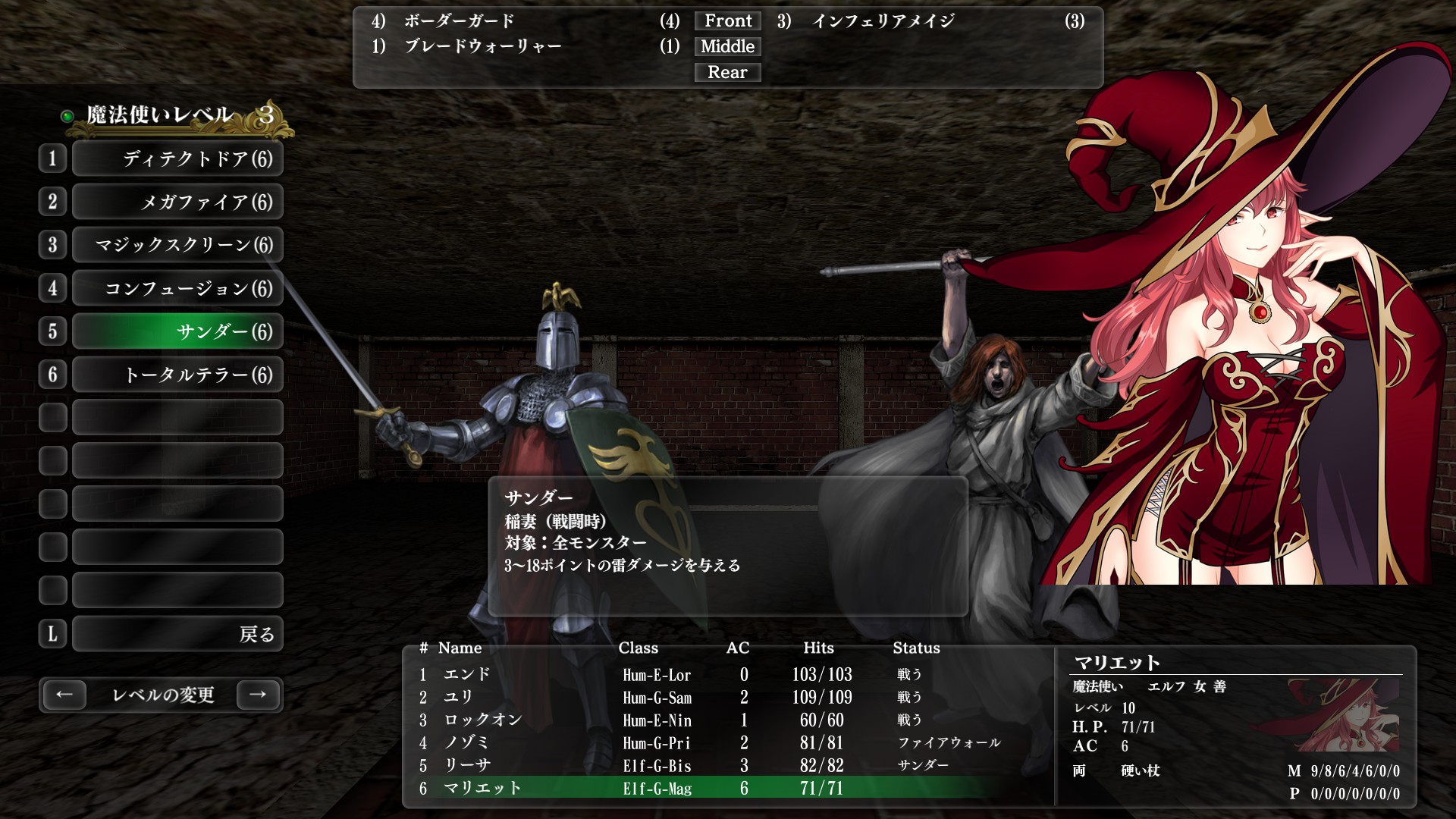Select the Rear row button
Image resolution: width=1456 pixels, height=819 pixels.
[727, 73]
